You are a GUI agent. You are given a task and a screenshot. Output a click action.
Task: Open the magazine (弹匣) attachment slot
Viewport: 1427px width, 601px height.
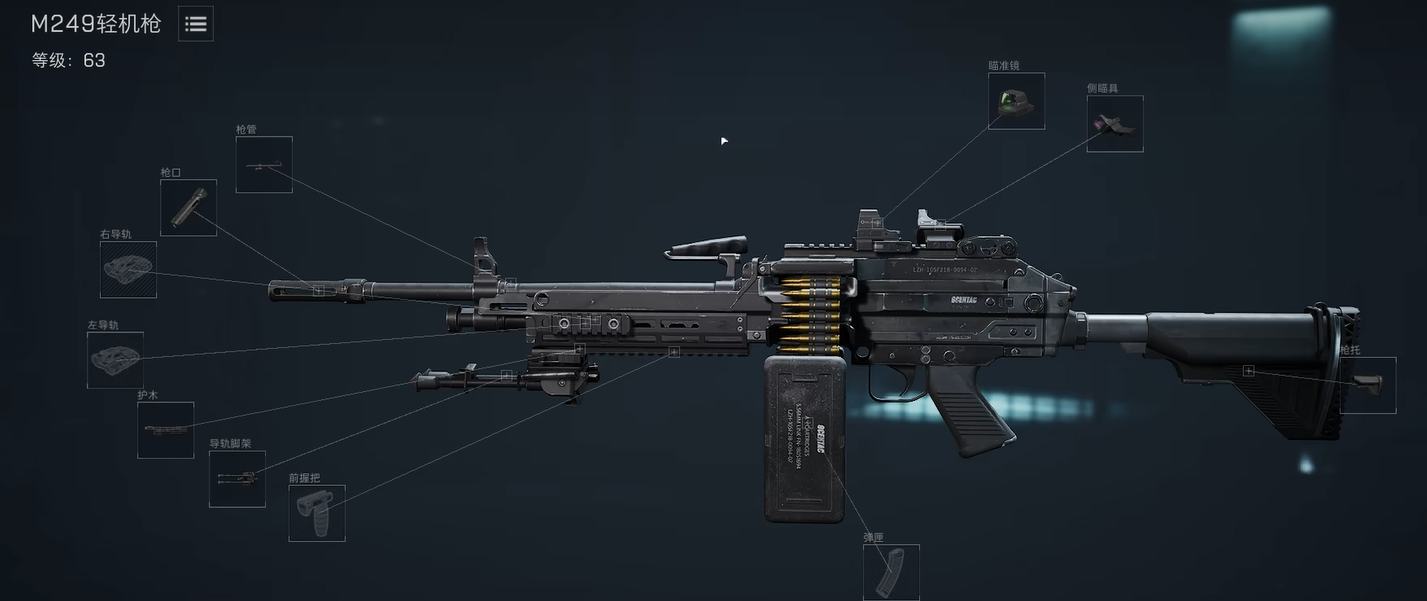coord(891,572)
